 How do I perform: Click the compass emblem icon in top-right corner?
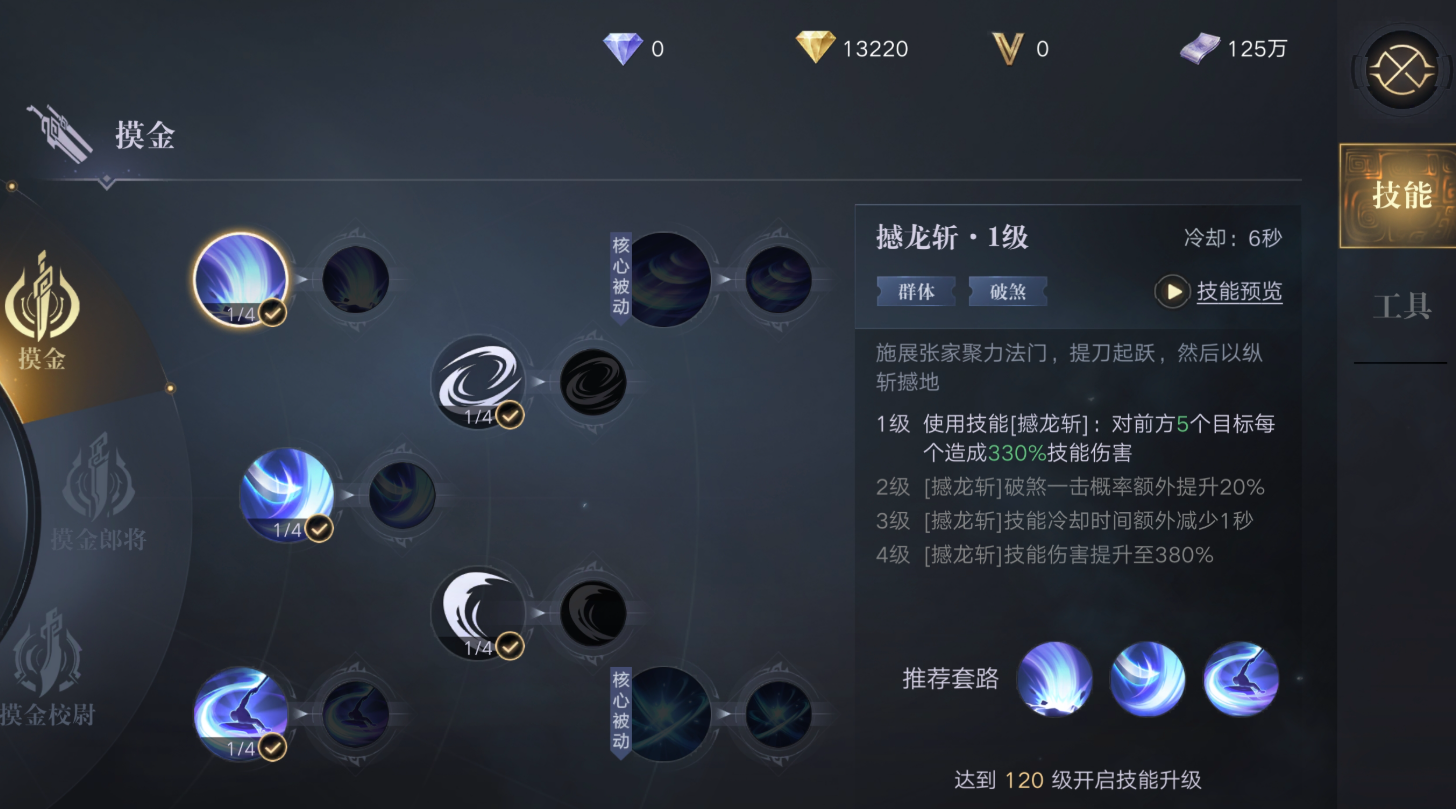coord(1404,68)
